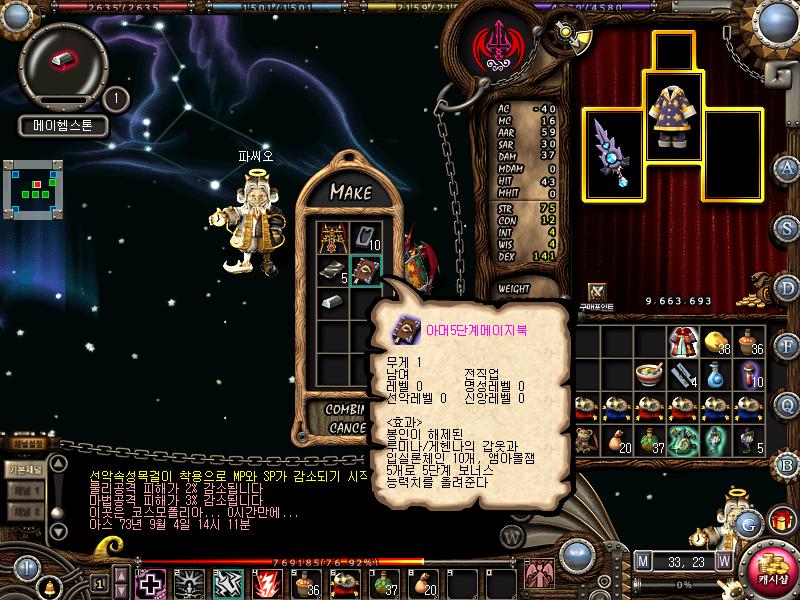Screen dimensions: 800x600
Task: Open the 채널설정 channel settings
Action: (27, 443)
